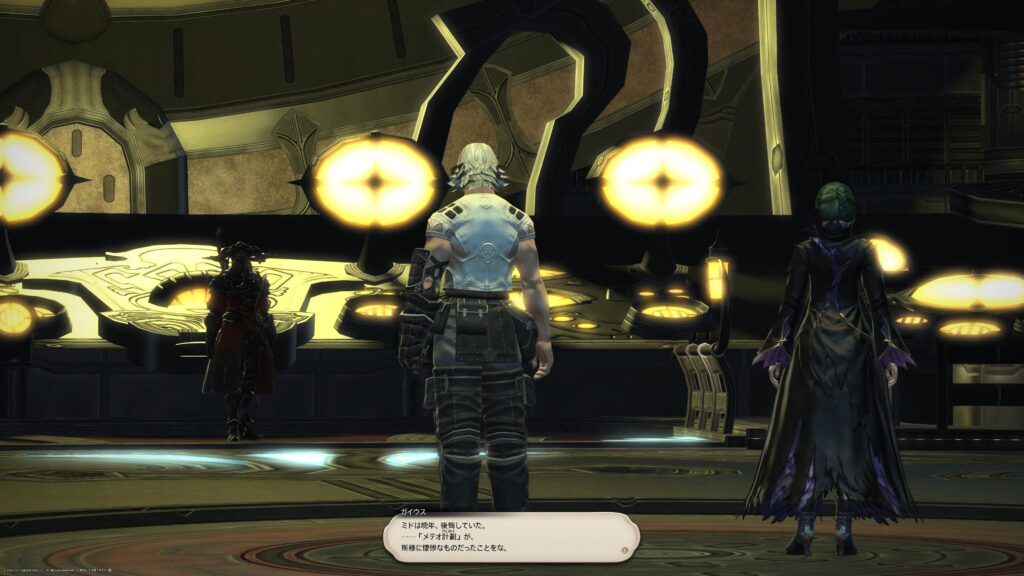Advance Gaius's dialogue box

pyautogui.click(x=510, y=540)
